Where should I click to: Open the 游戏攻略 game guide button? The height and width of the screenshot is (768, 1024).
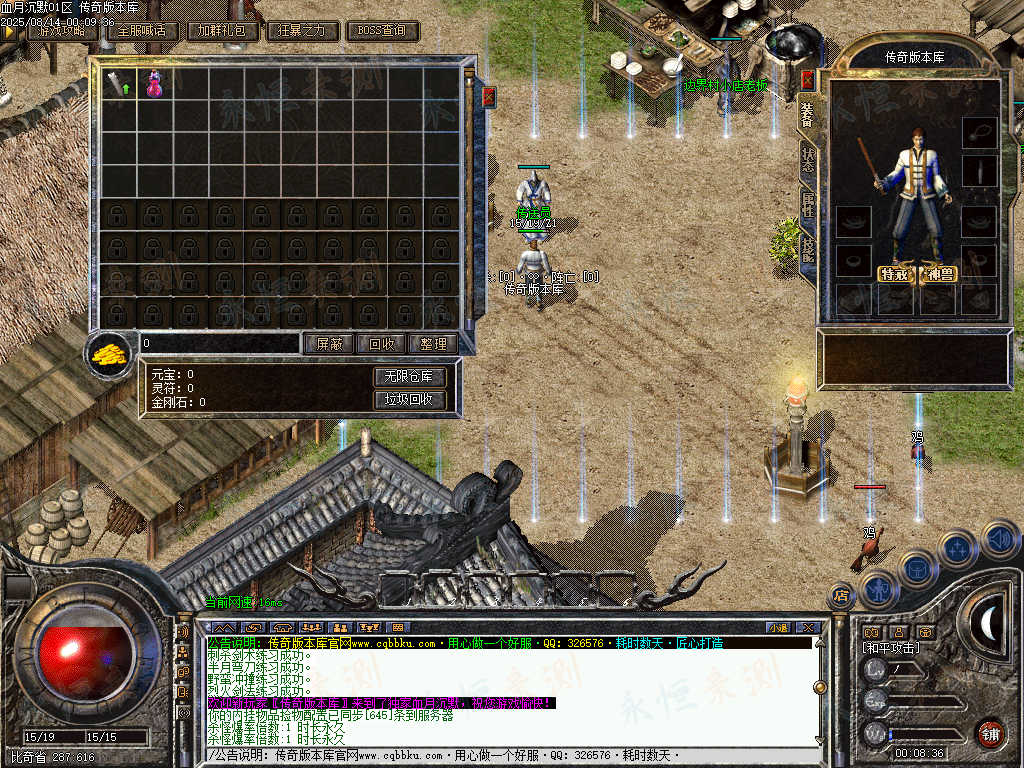click(x=63, y=30)
